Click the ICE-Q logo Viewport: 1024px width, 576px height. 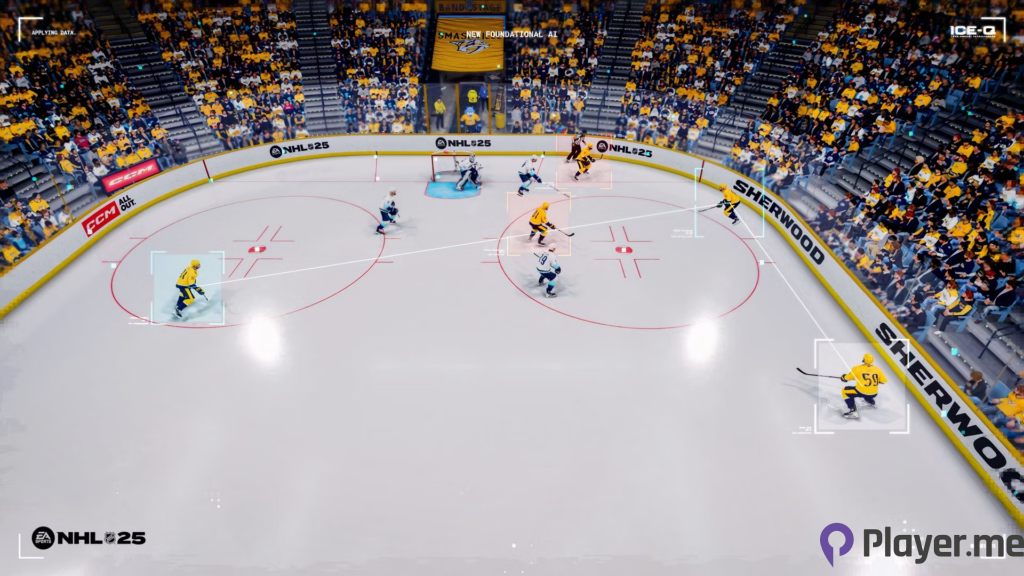click(975, 30)
